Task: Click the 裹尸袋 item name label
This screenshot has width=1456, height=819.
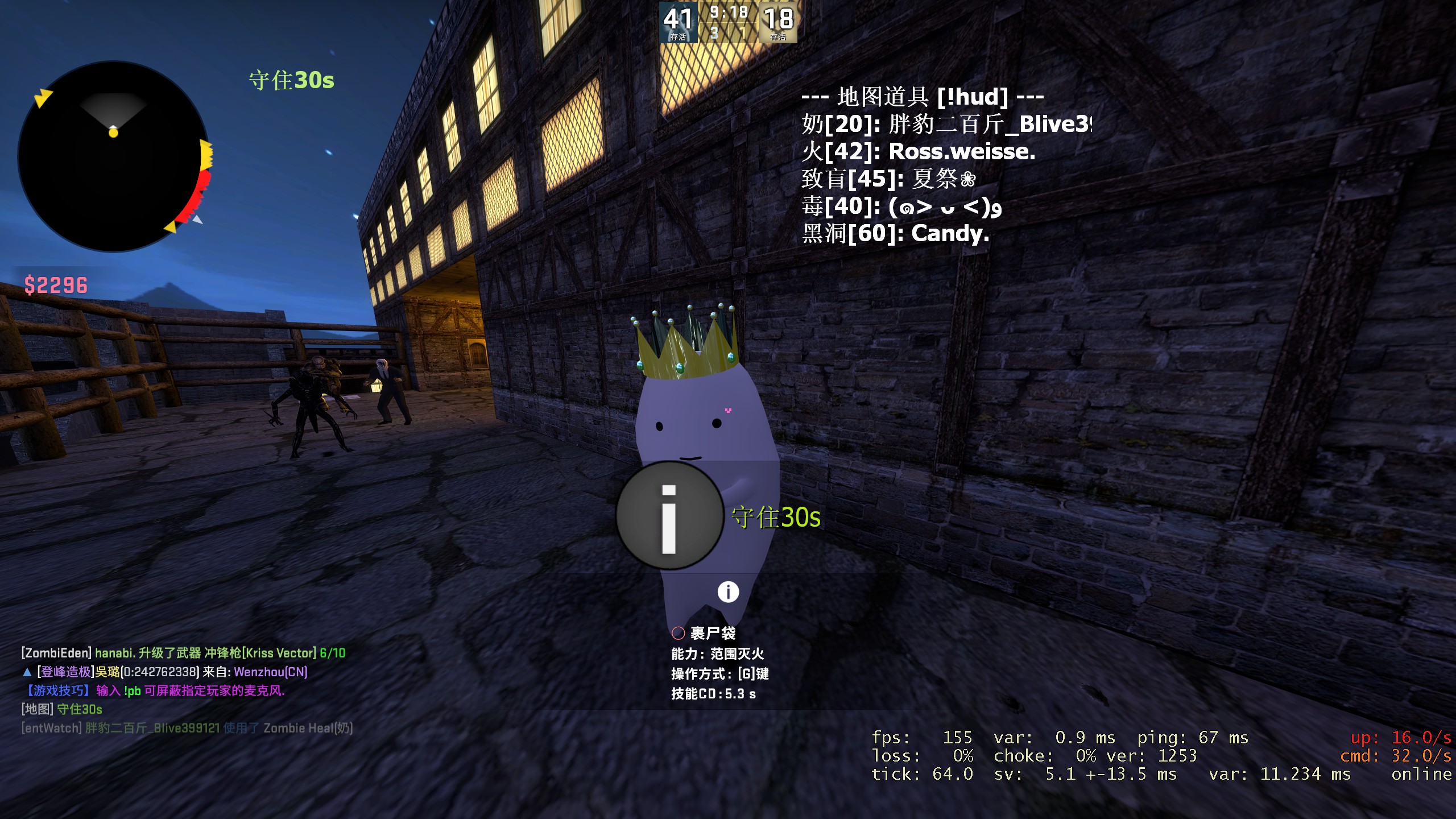Action: [x=712, y=633]
